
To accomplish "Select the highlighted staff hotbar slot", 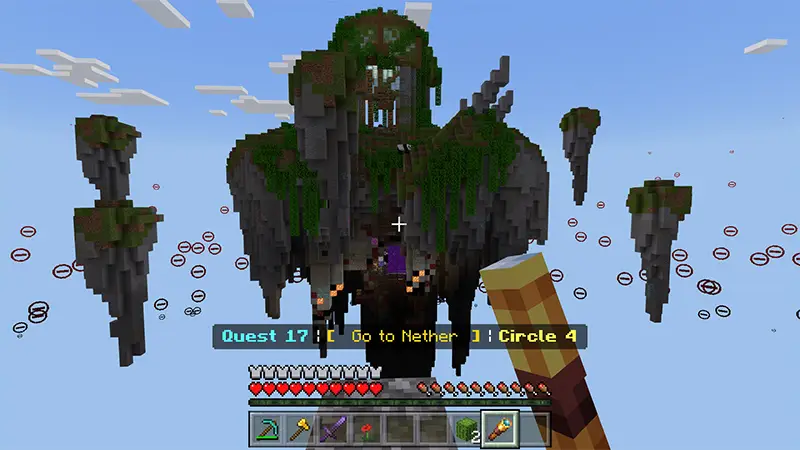I will [x=499, y=429].
